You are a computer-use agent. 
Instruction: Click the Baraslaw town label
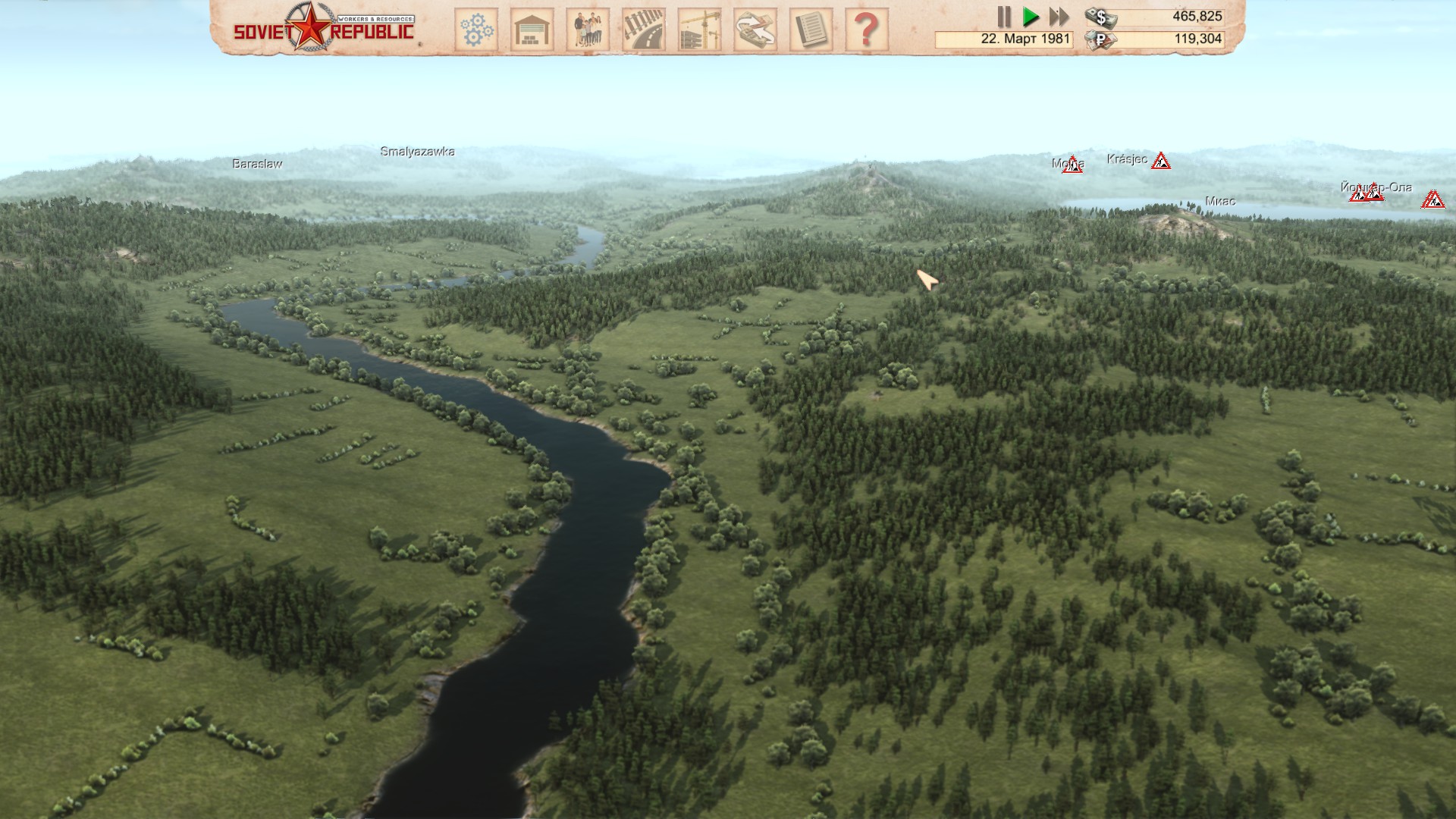[257, 164]
